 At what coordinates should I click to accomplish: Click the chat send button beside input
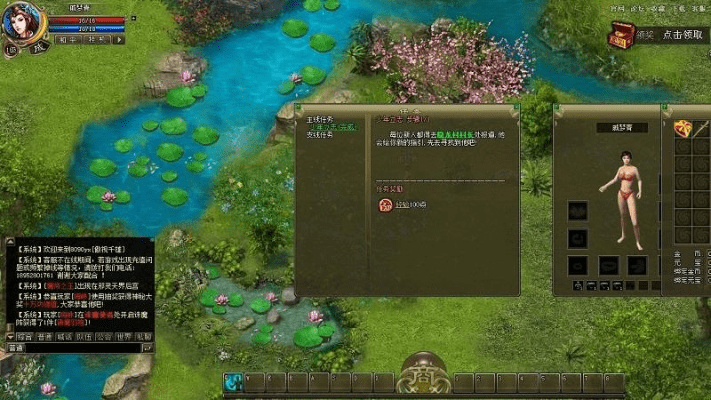[x=146, y=348]
